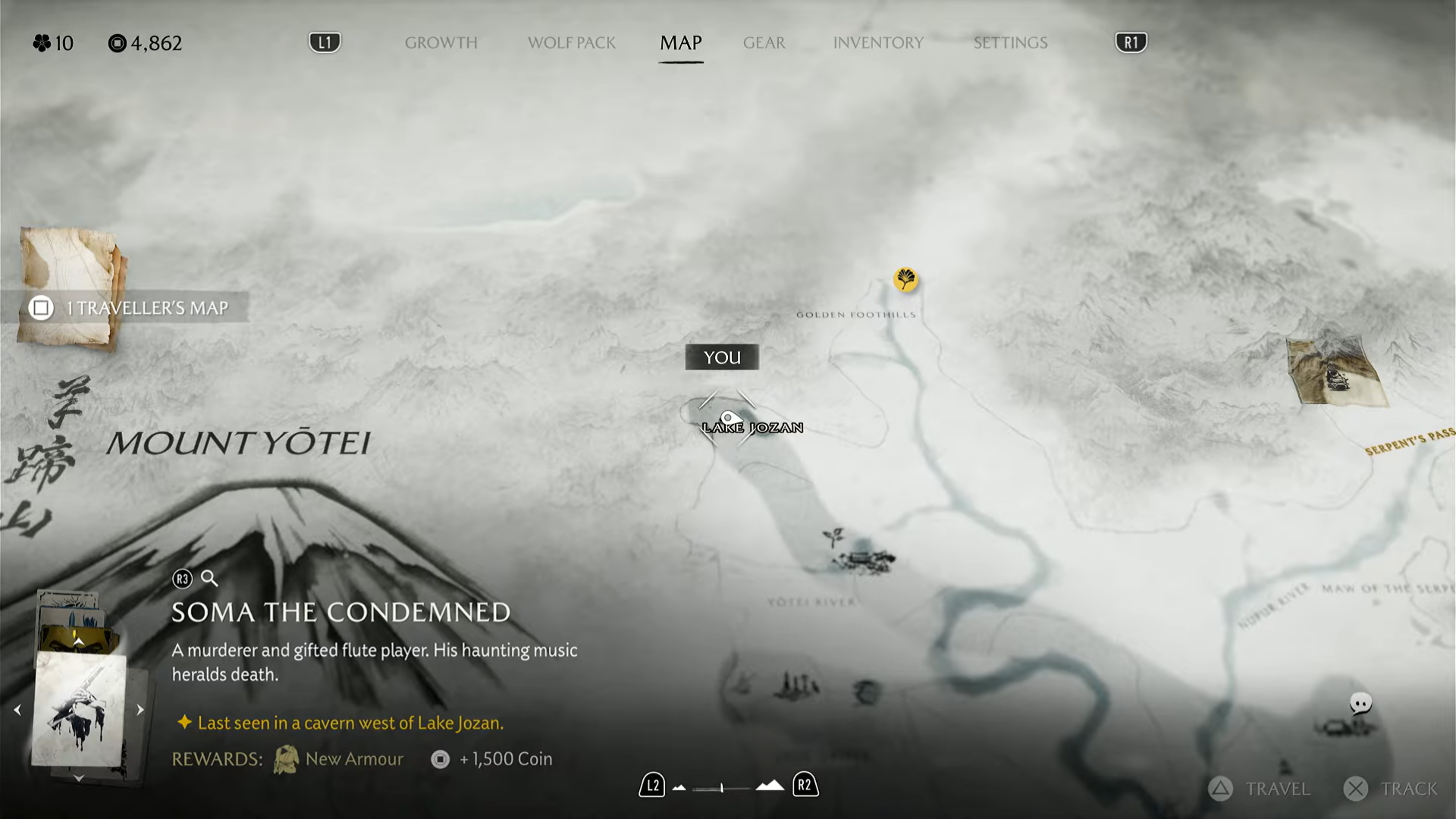Click the small mountain zoom-out icon
Viewport: 1456px width, 819px height.
pyautogui.click(x=679, y=788)
